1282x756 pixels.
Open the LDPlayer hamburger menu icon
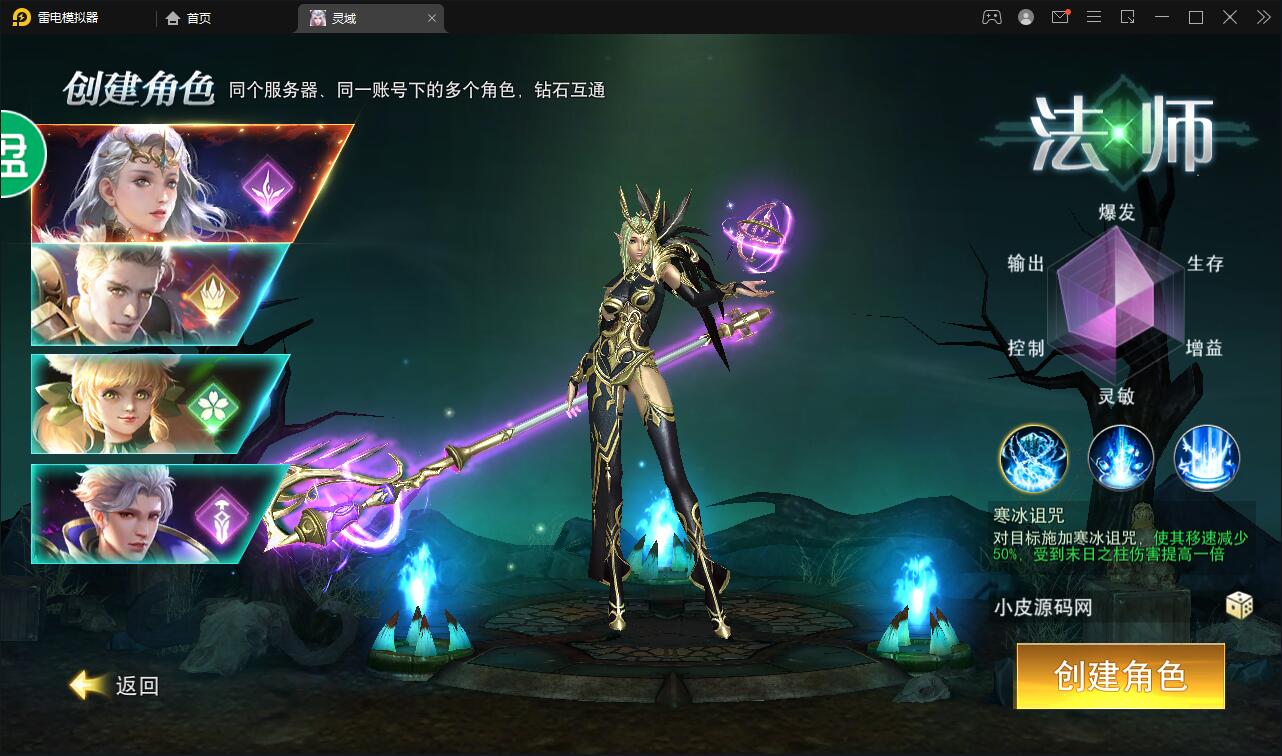(1094, 17)
